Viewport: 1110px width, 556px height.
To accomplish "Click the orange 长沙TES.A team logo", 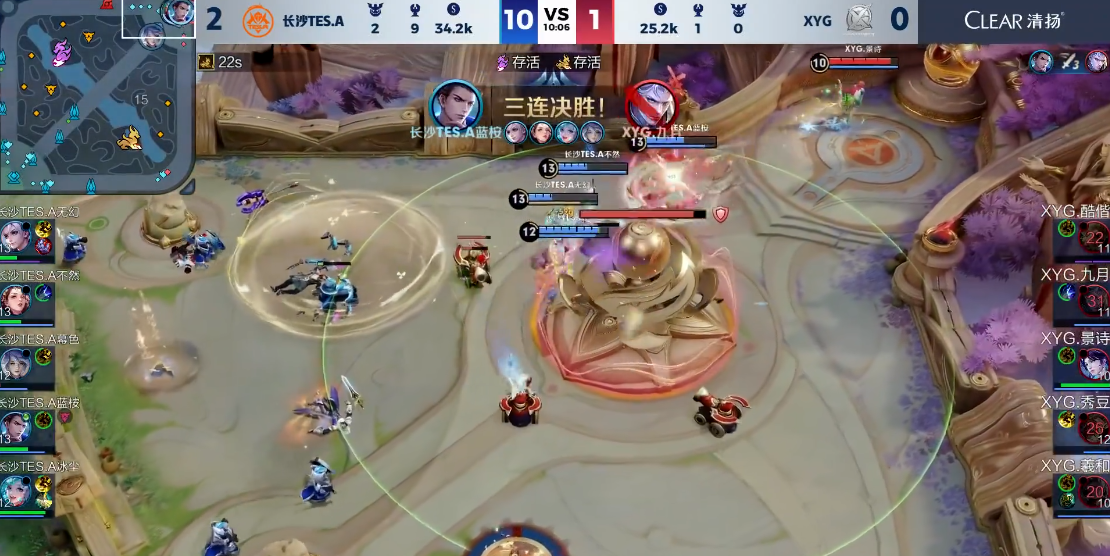I will [x=258, y=20].
